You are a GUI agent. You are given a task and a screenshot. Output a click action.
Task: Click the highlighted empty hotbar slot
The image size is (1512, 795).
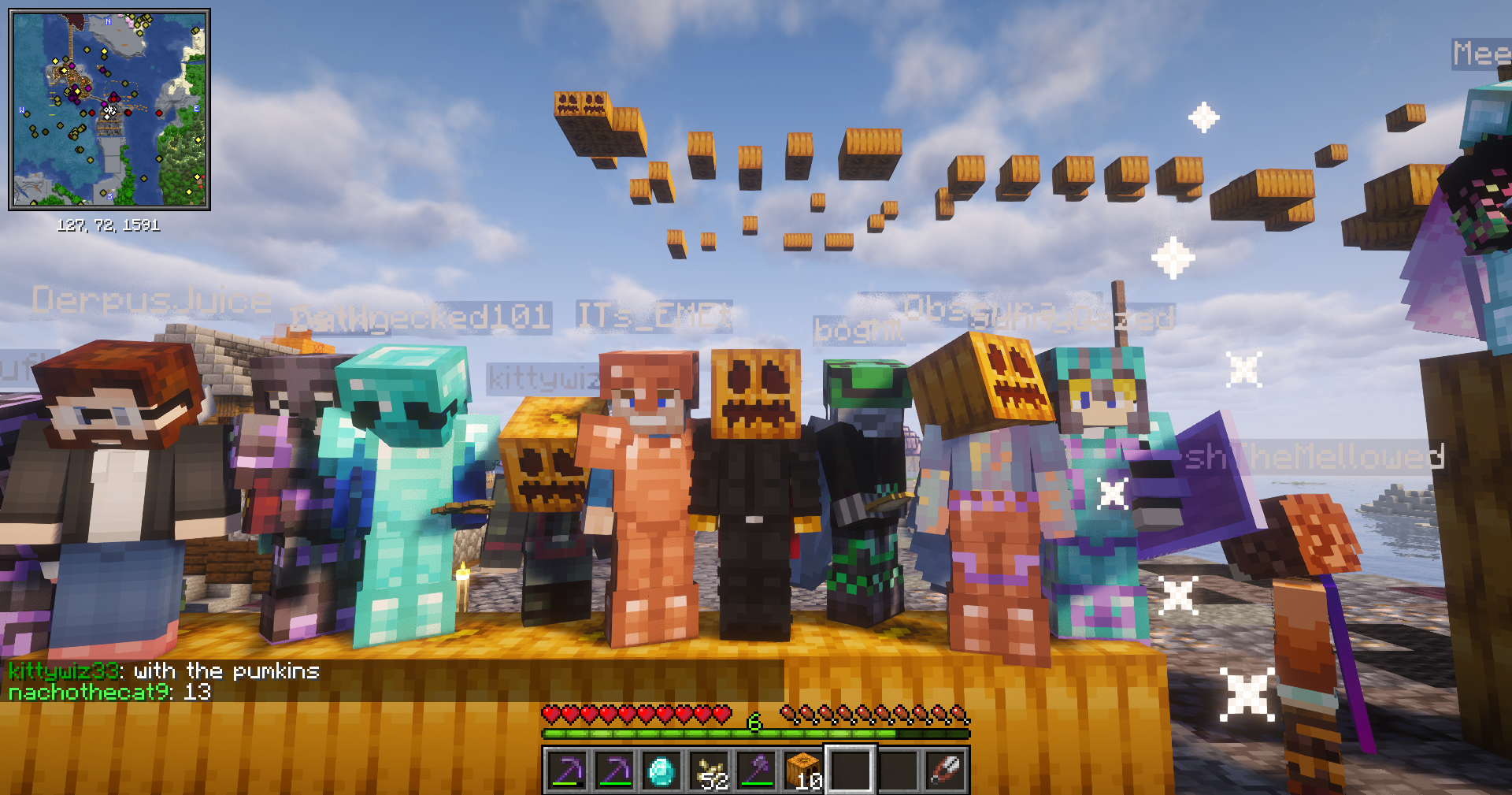point(850,770)
